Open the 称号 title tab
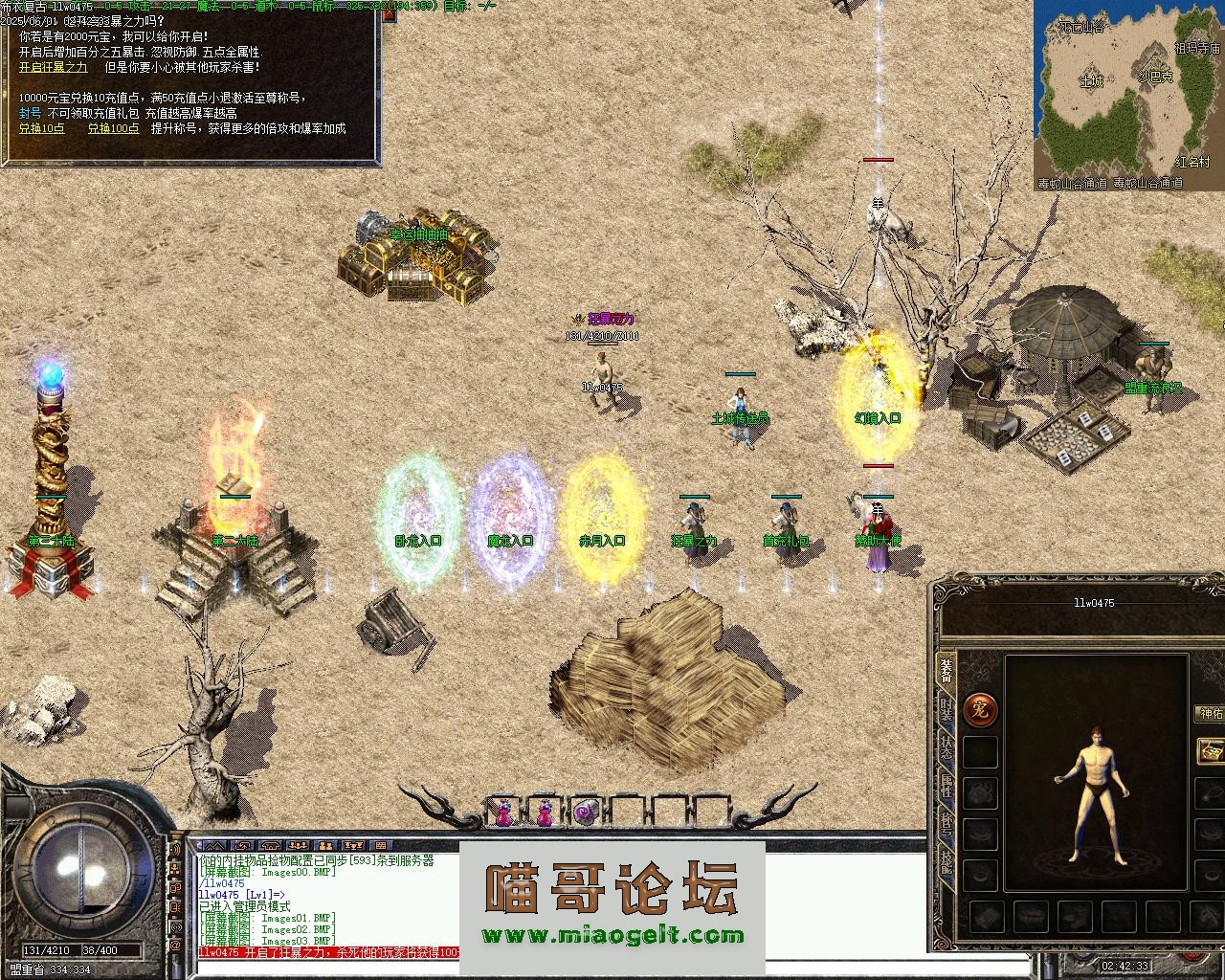Image resolution: width=1225 pixels, height=980 pixels. [x=946, y=825]
